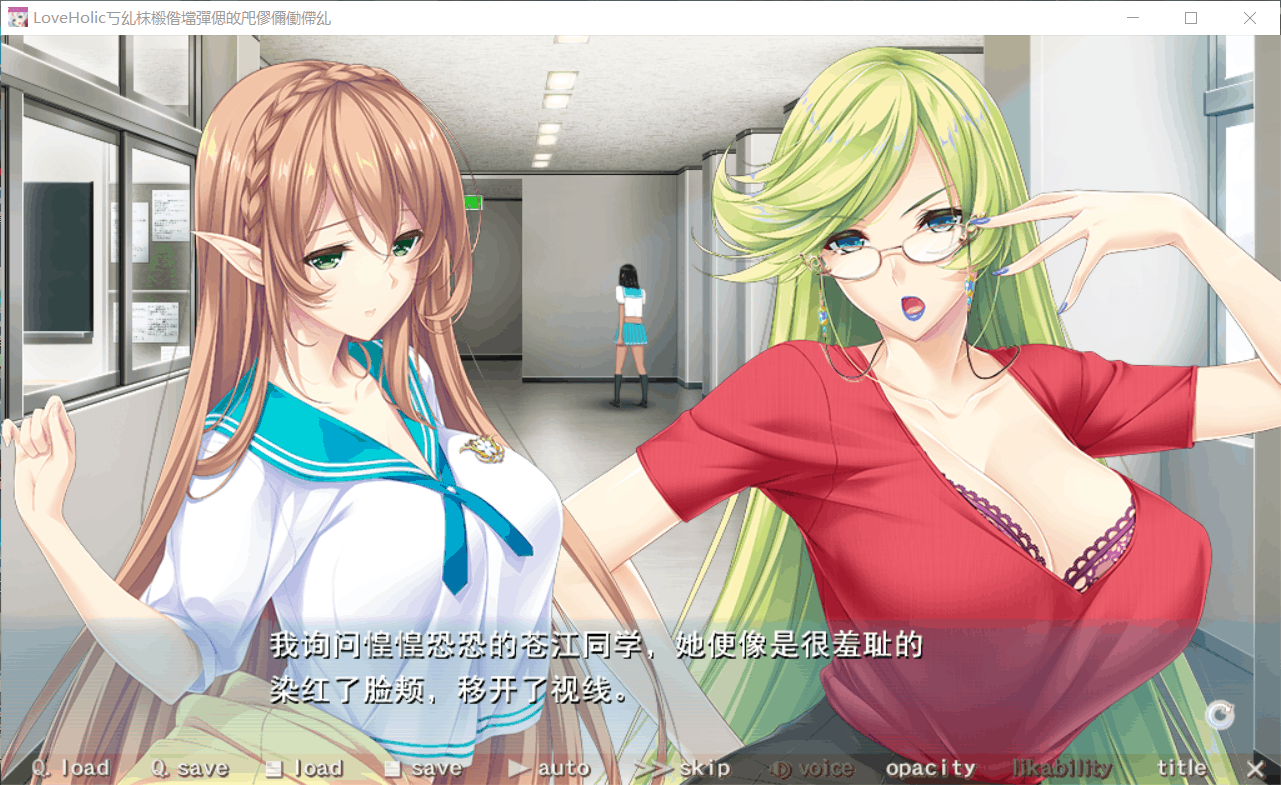The width and height of the screenshot is (1281, 785).
Task: Open the load game menu
Action: (305, 768)
